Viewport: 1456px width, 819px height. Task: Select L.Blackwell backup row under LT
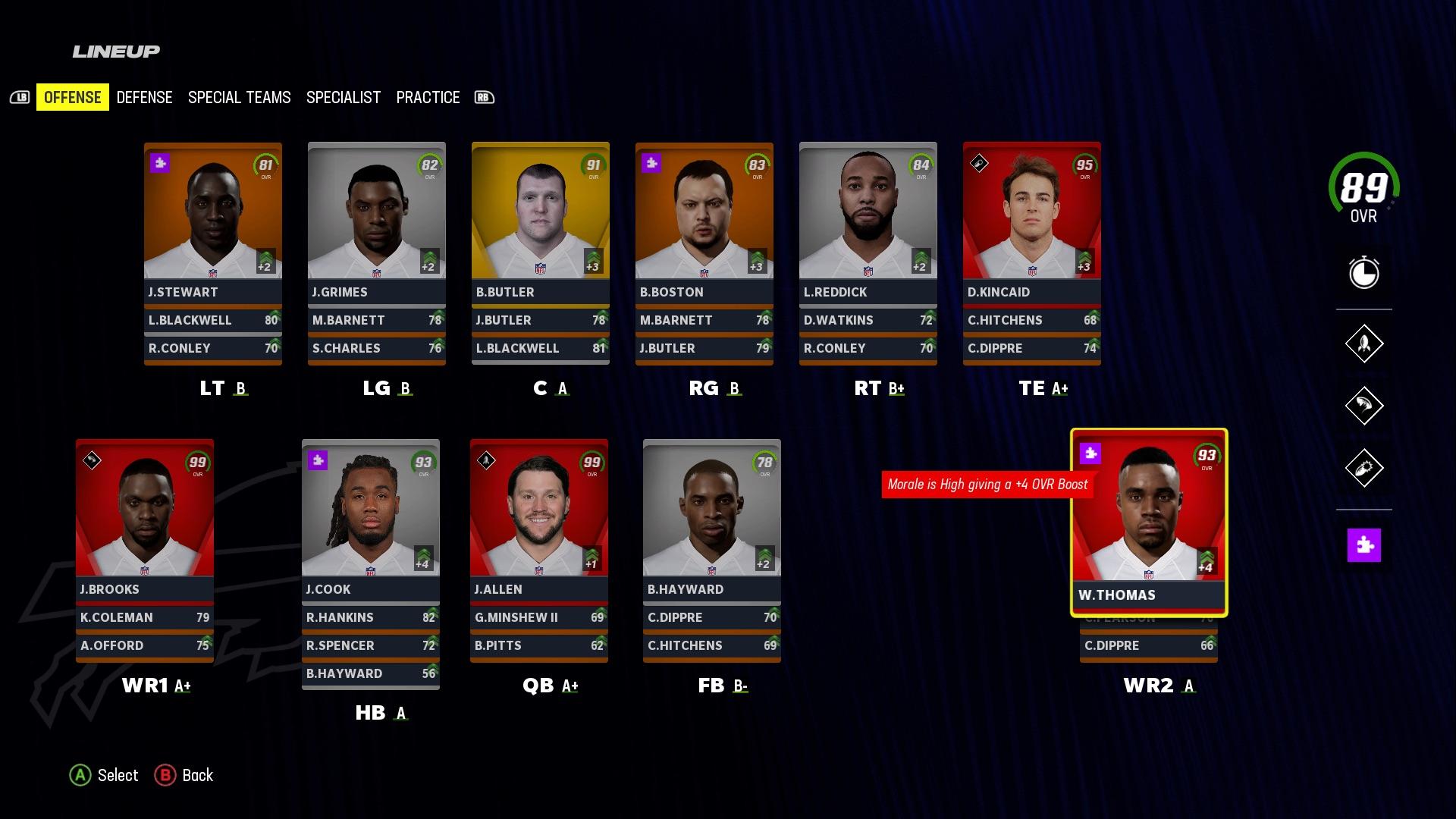[x=213, y=320]
